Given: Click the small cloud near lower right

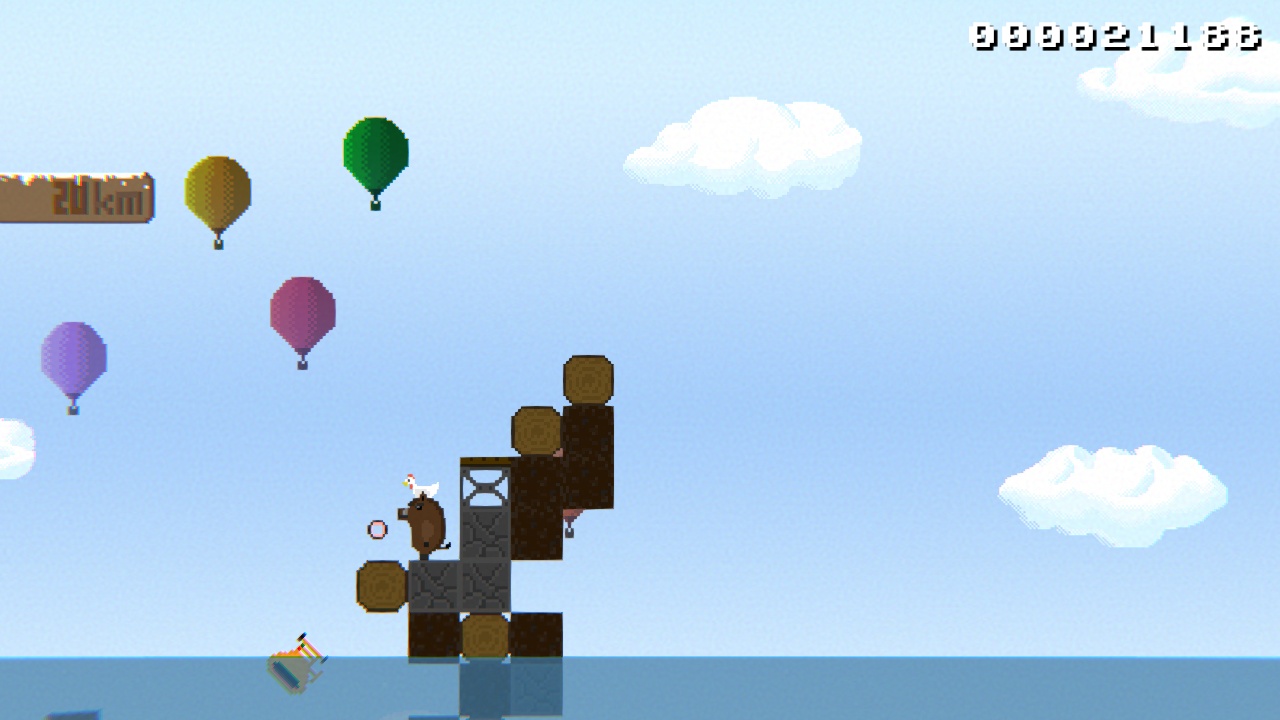Looking at the screenshot, I should click(x=1110, y=490).
